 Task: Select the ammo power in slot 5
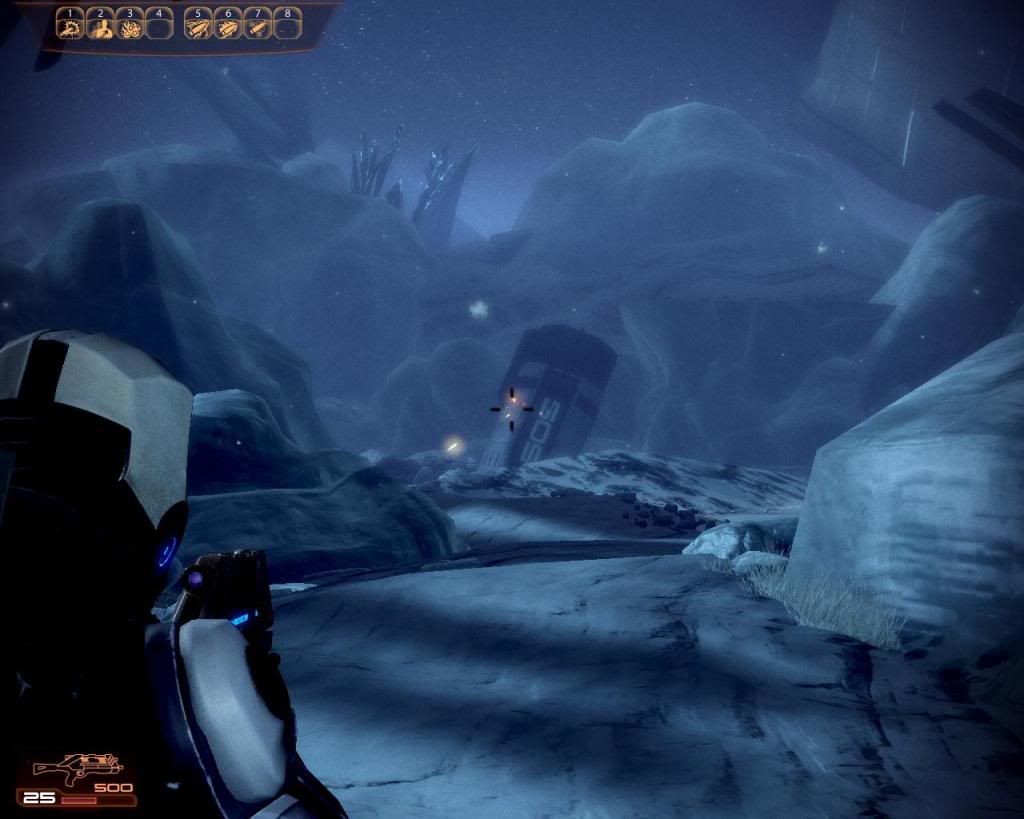pos(199,27)
